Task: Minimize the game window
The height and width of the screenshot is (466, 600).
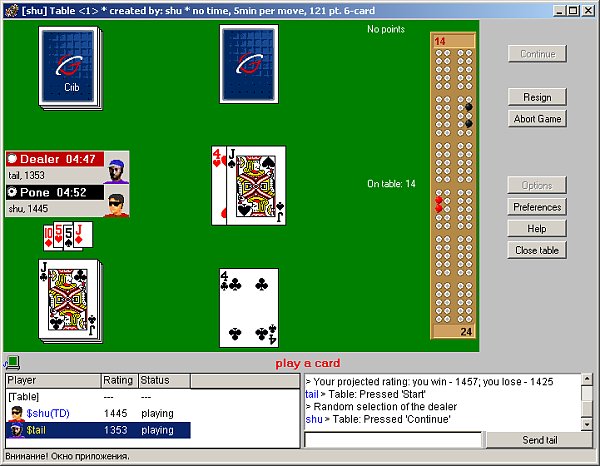Action: [557, 10]
